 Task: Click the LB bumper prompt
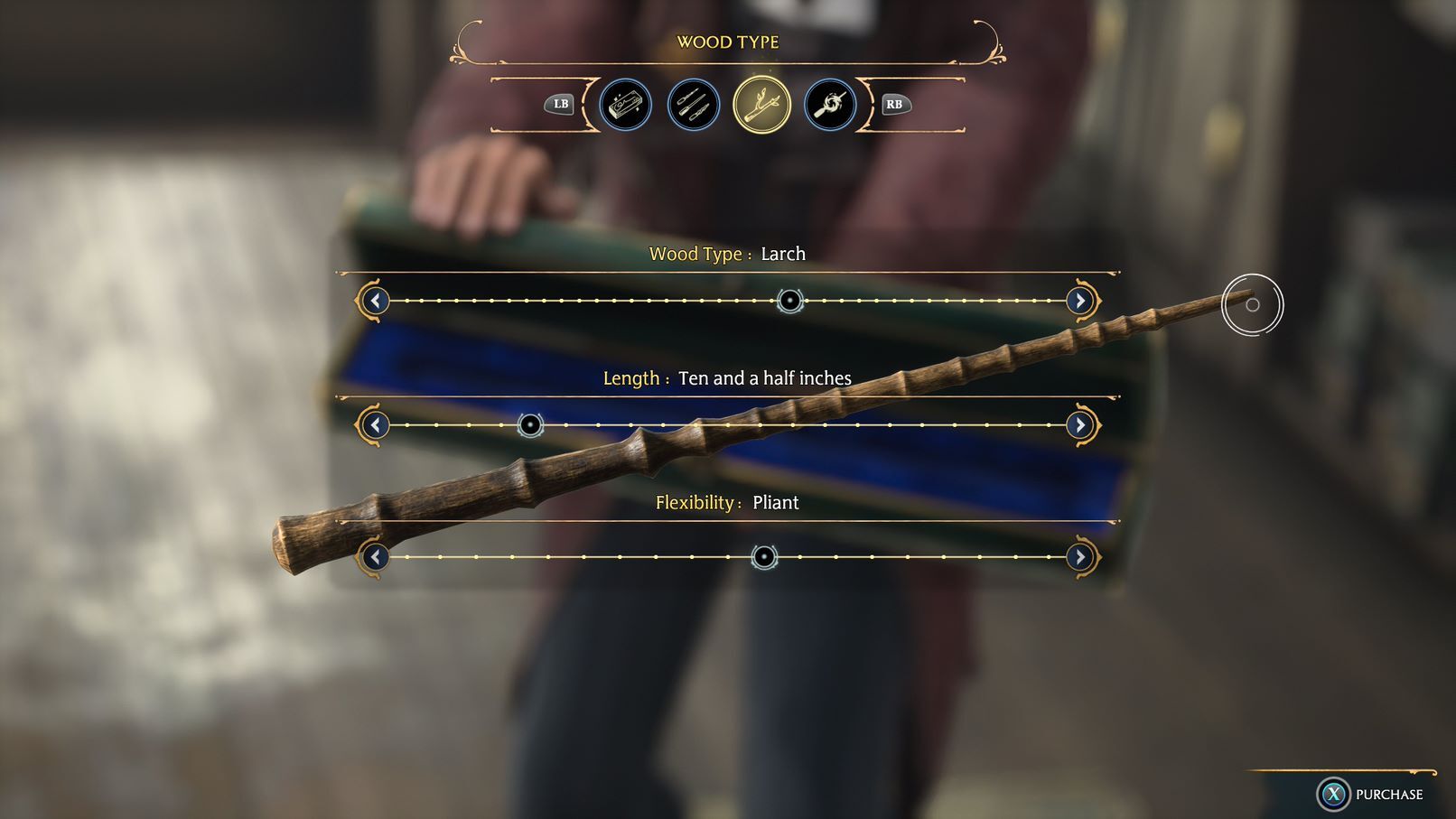(x=560, y=105)
